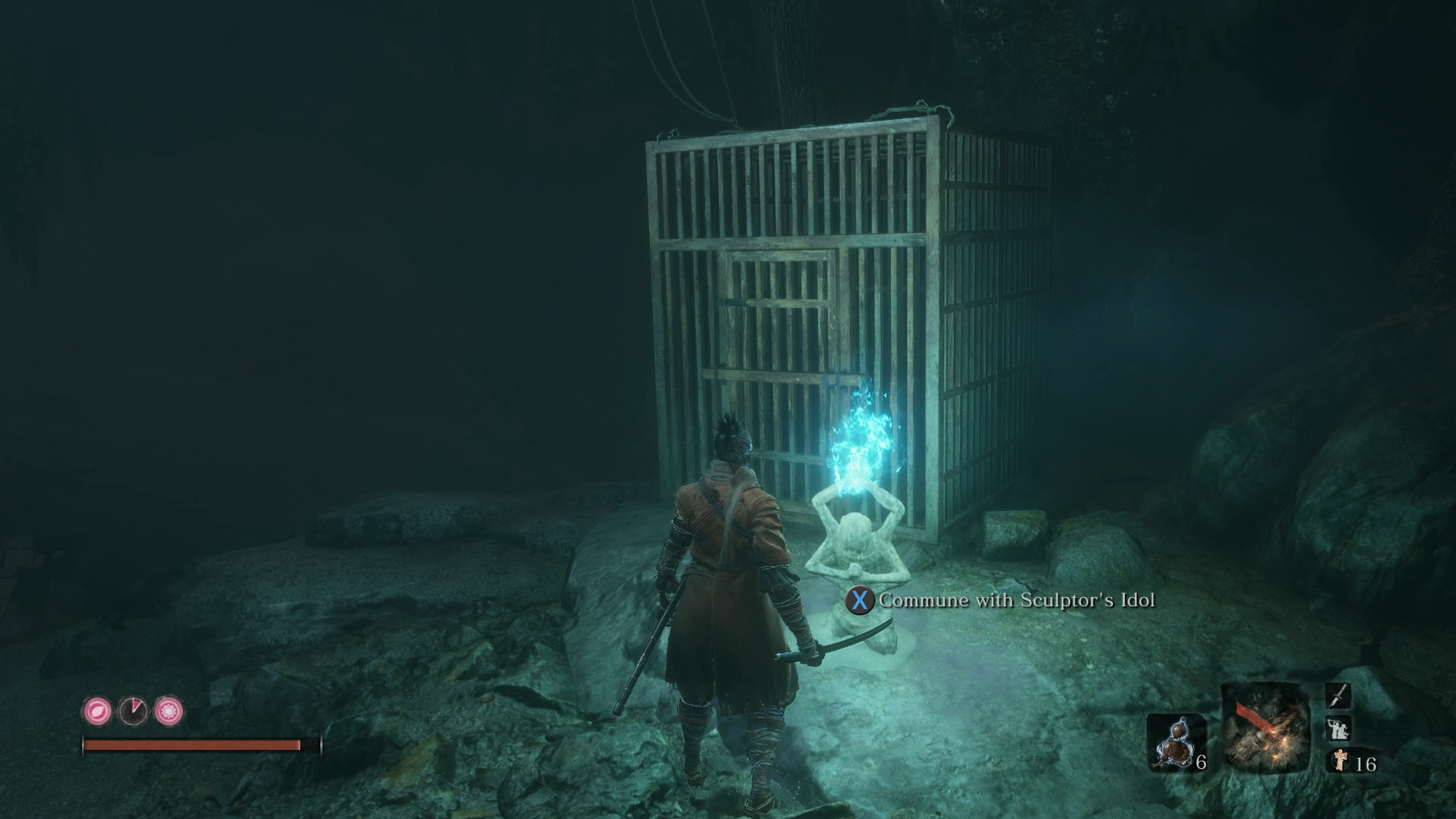This screenshot has height=819, width=1456.
Task: Click the dagger icon slot
Action: [x=1338, y=695]
